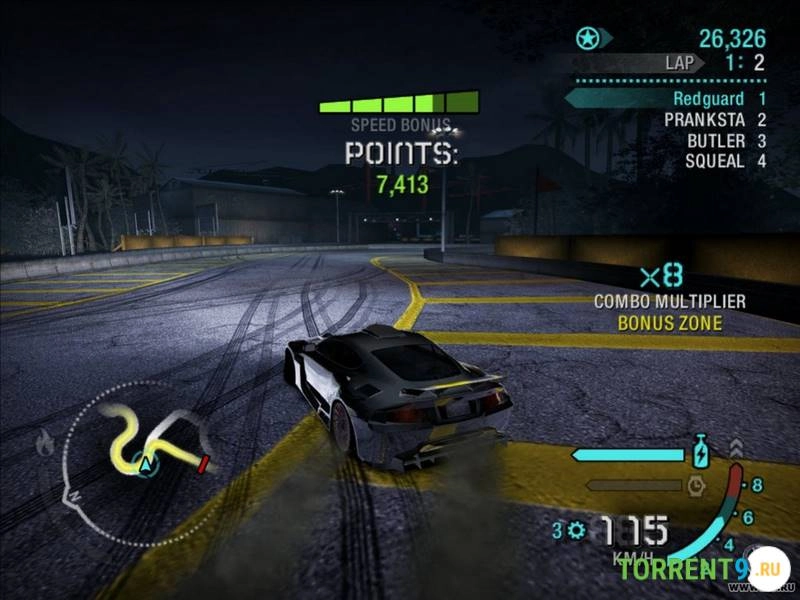Screen dimensions: 800x600
Task: Click the star score icon
Action: pos(587,39)
